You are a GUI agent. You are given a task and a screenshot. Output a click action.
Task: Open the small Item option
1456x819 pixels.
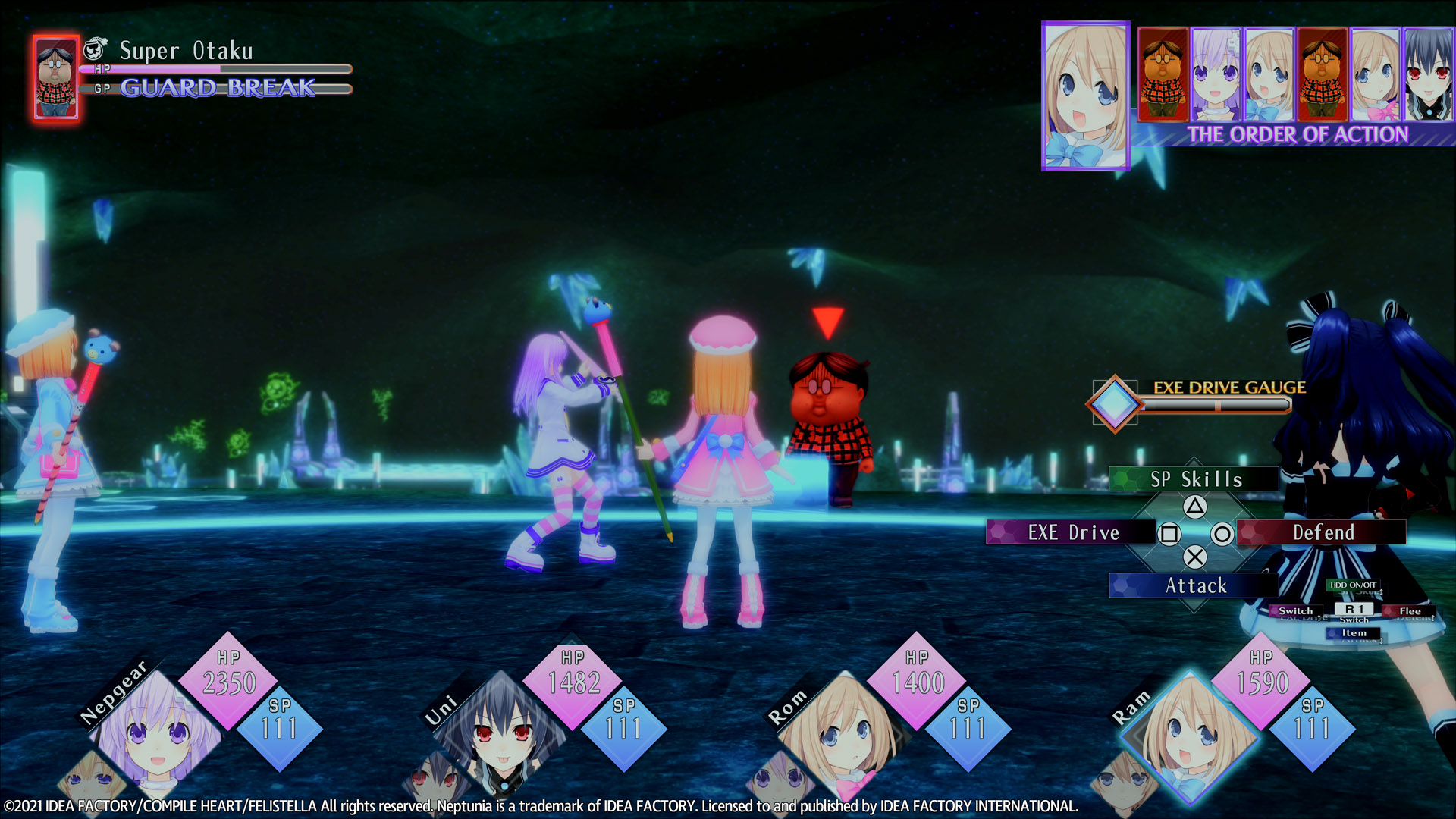[1354, 633]
